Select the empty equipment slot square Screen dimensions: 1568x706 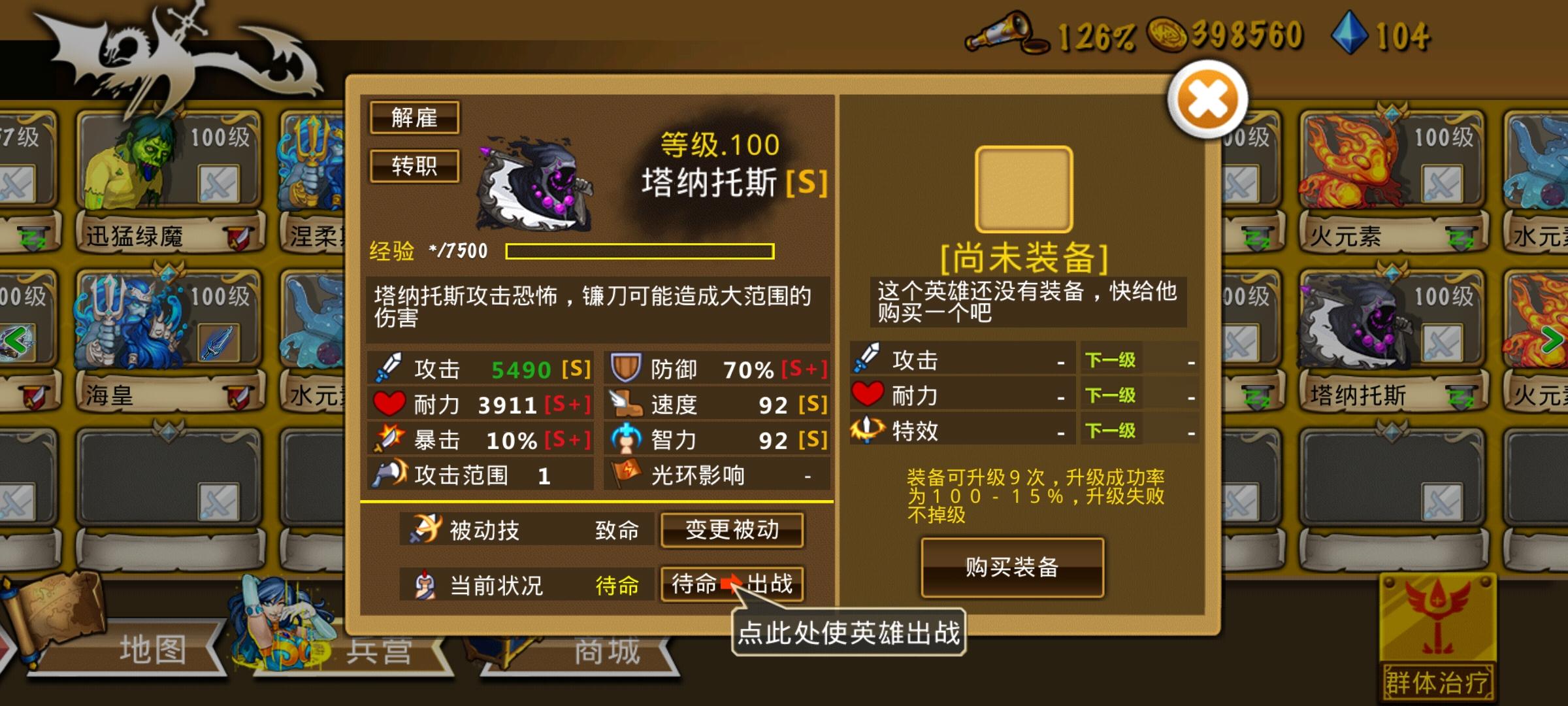[1024, 188]
